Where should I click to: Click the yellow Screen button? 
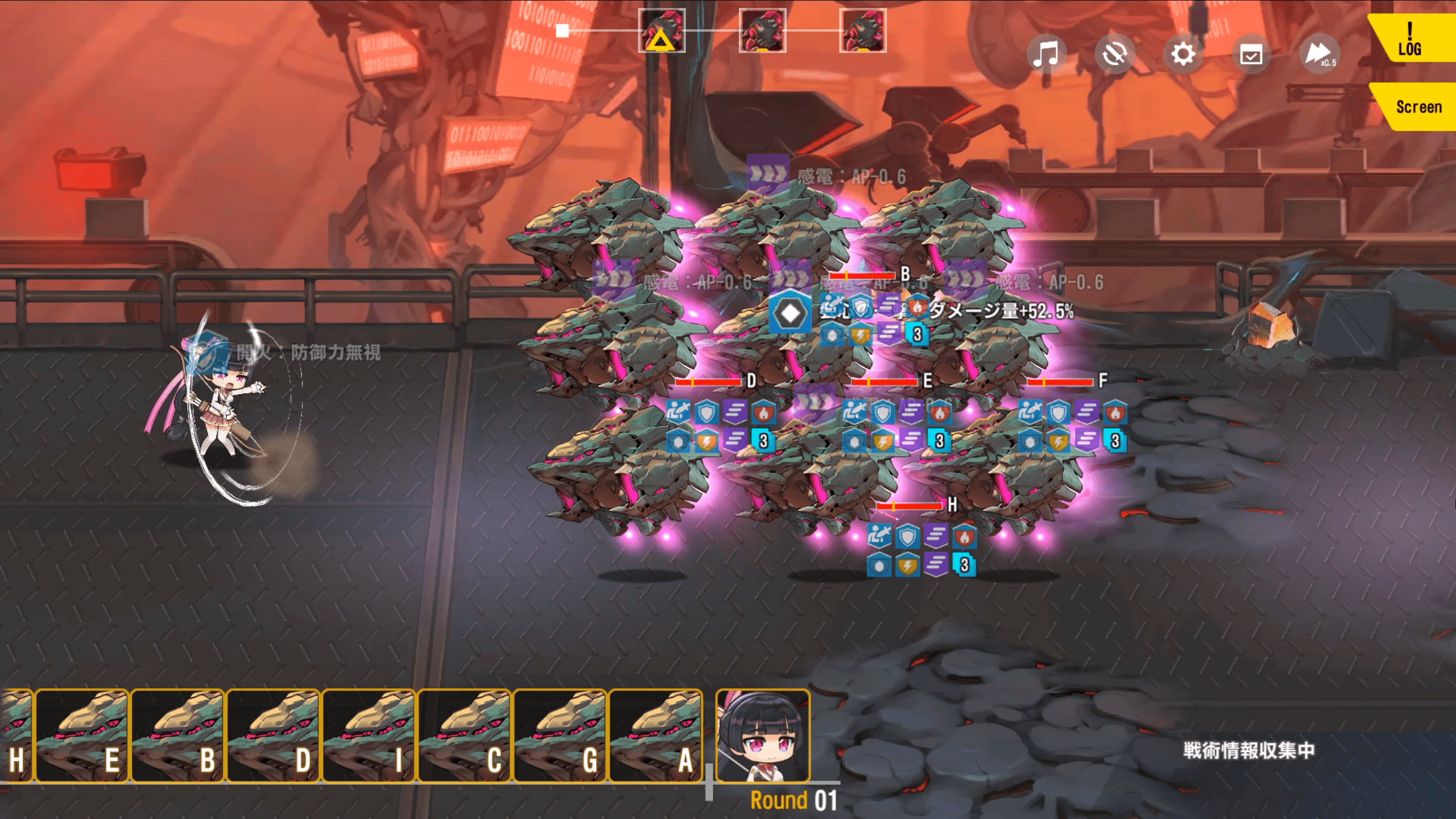[1417, 107]
